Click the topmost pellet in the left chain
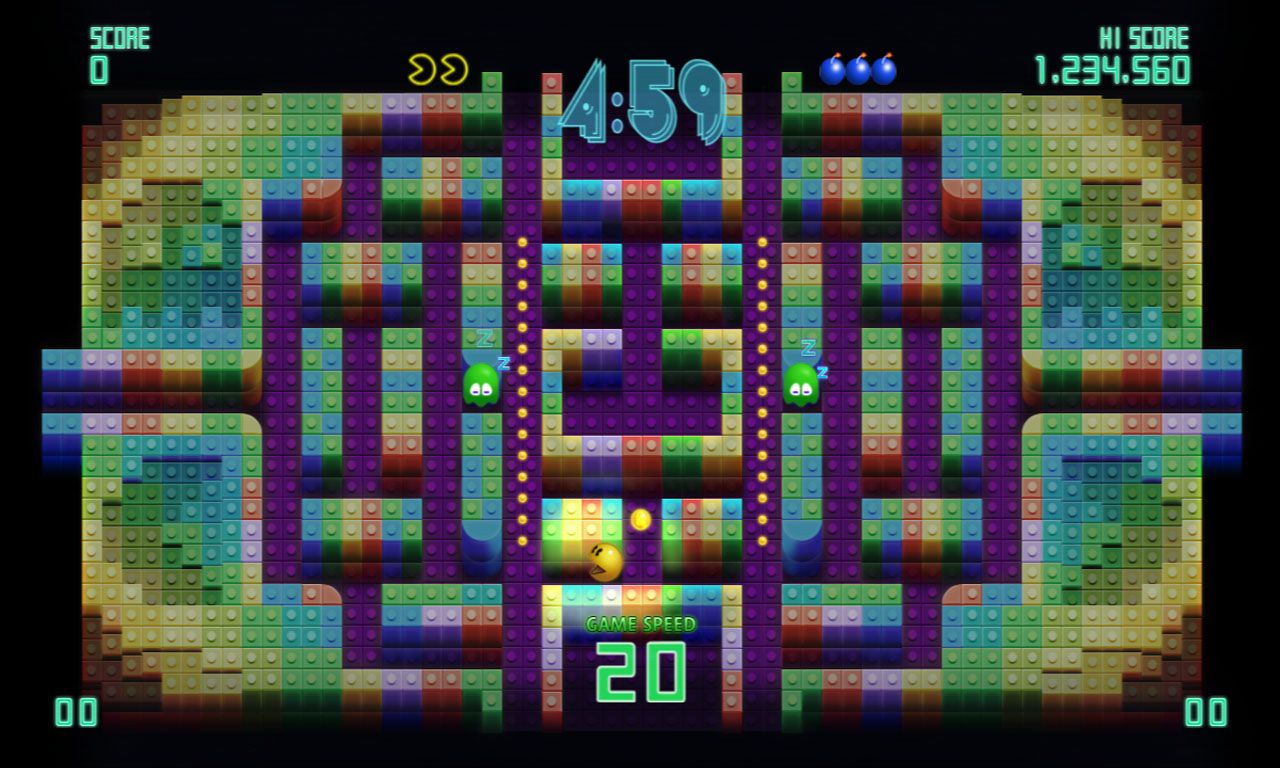This screenshot has height=768, width=1280. 520,241
